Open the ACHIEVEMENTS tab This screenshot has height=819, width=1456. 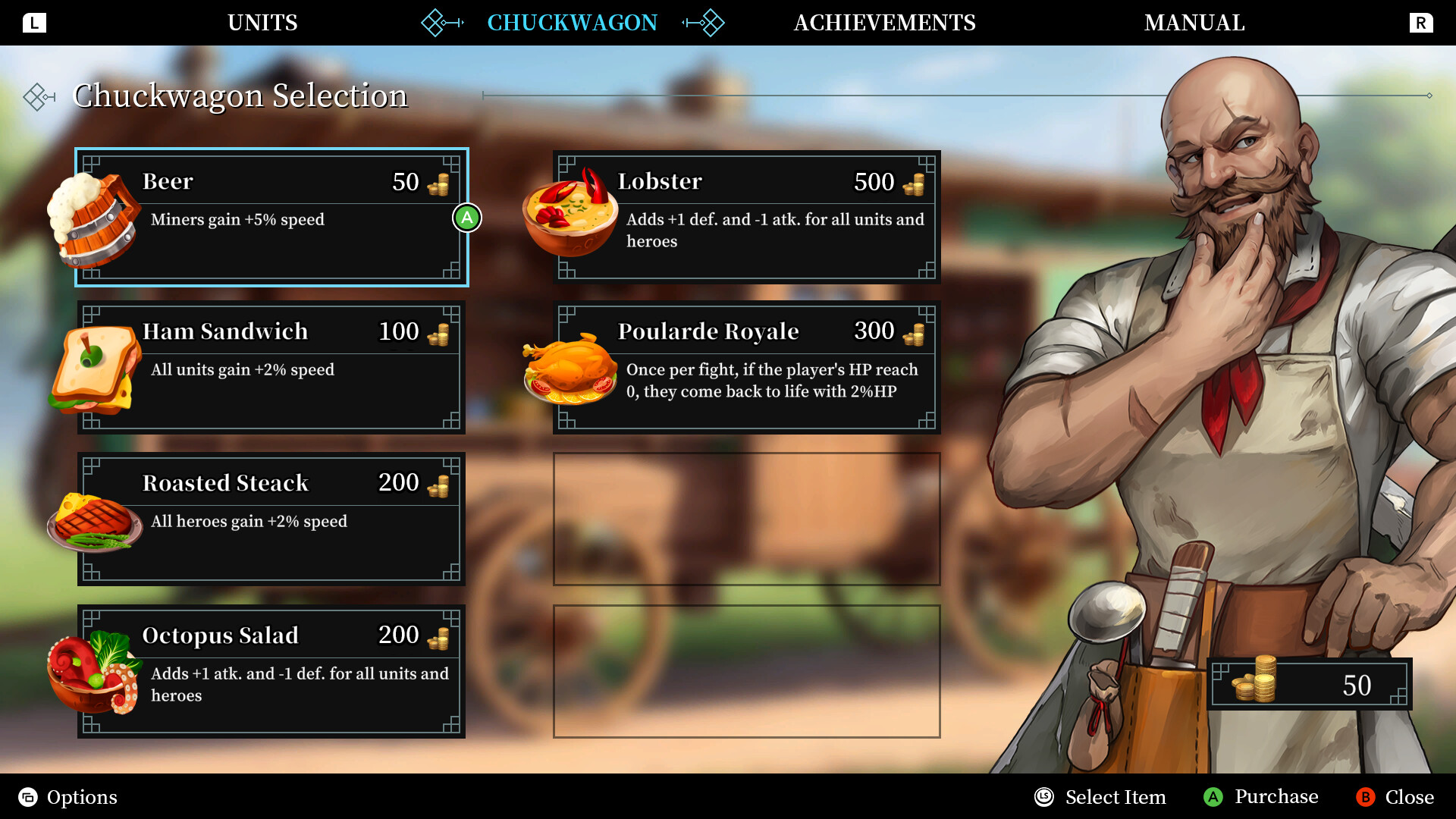point(884,23)
